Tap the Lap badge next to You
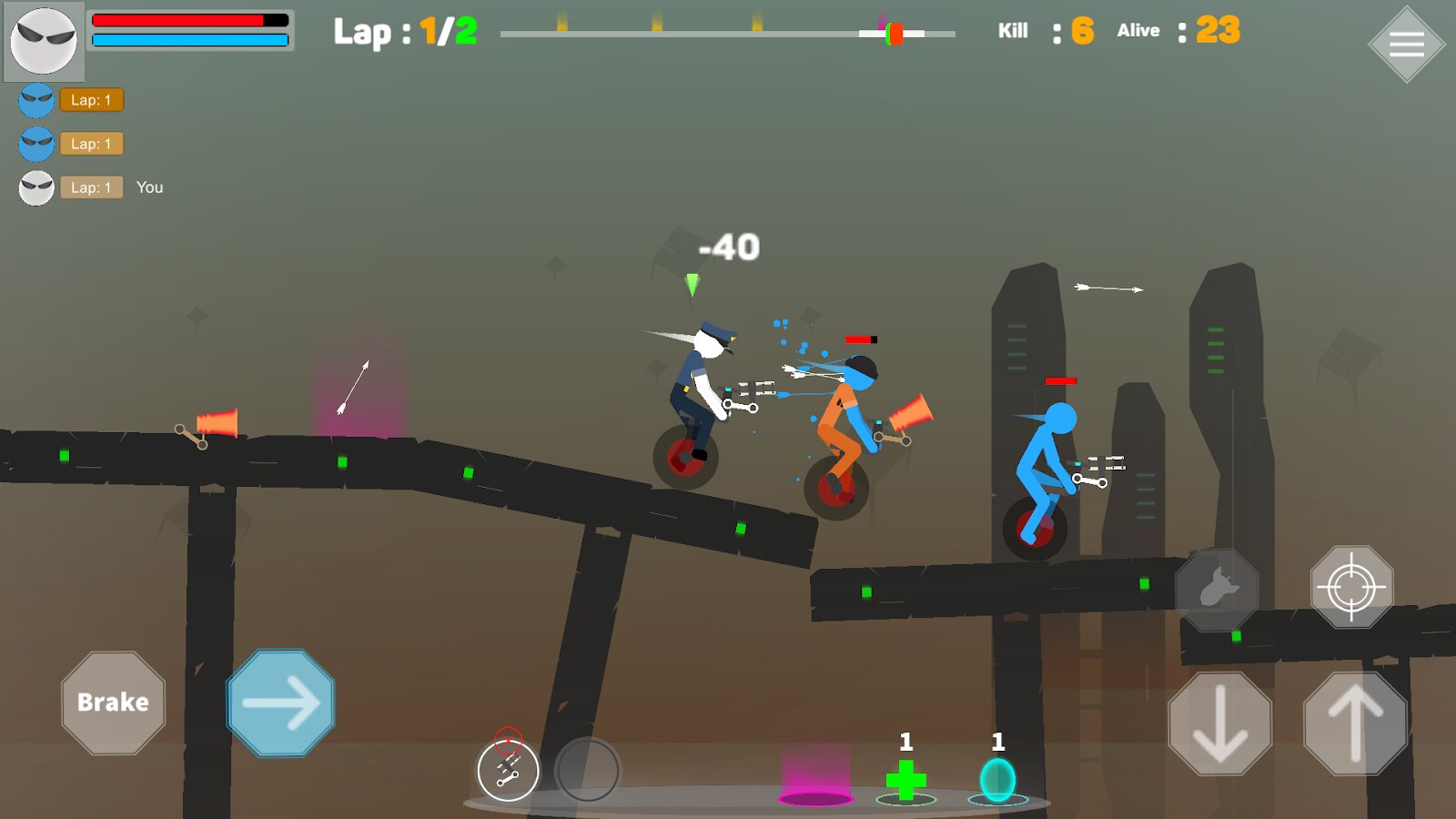 pyautogui.click(x=91, y=187)
